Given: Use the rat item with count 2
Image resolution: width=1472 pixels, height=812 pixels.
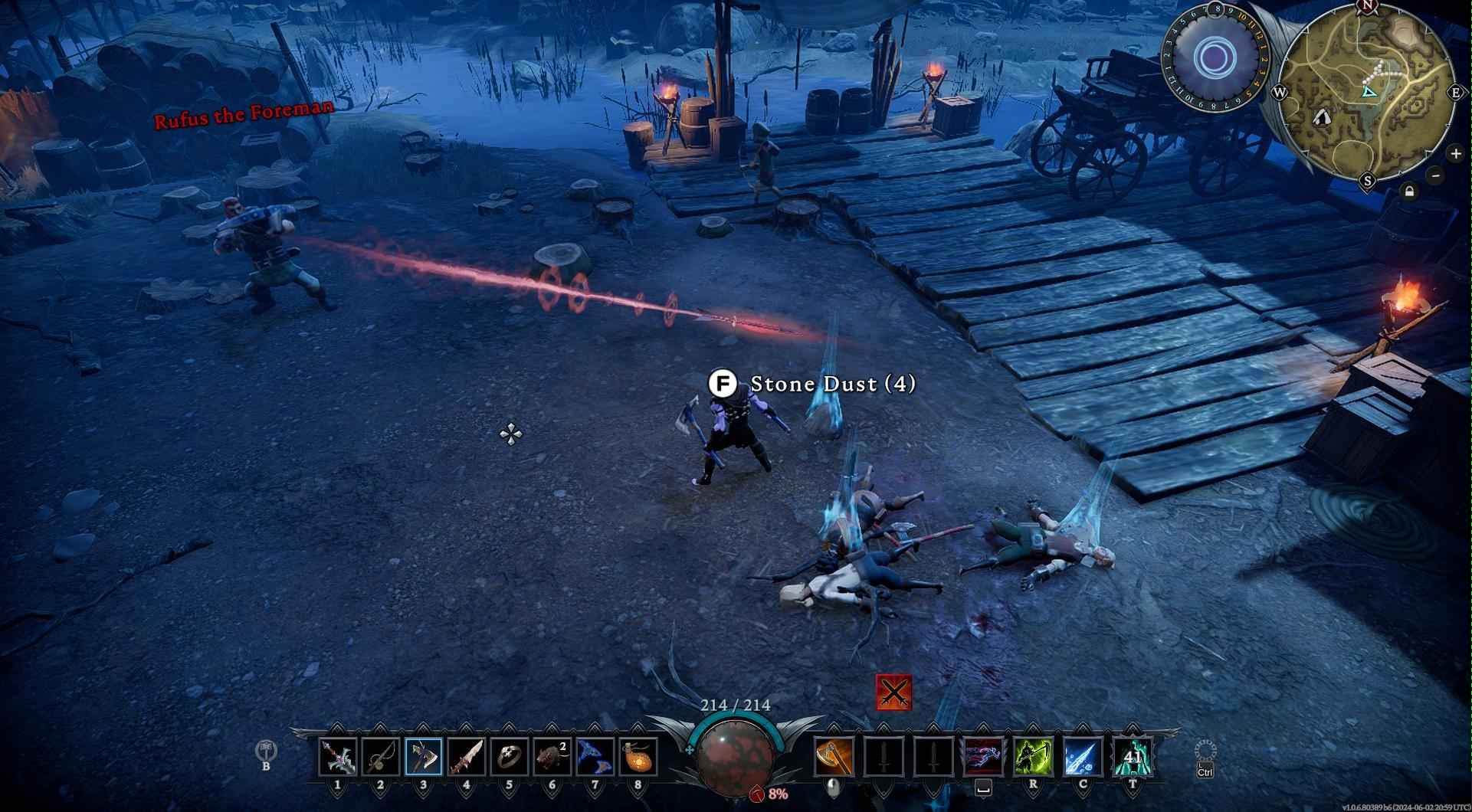Looking at the screenshot, I should [552, 757].
